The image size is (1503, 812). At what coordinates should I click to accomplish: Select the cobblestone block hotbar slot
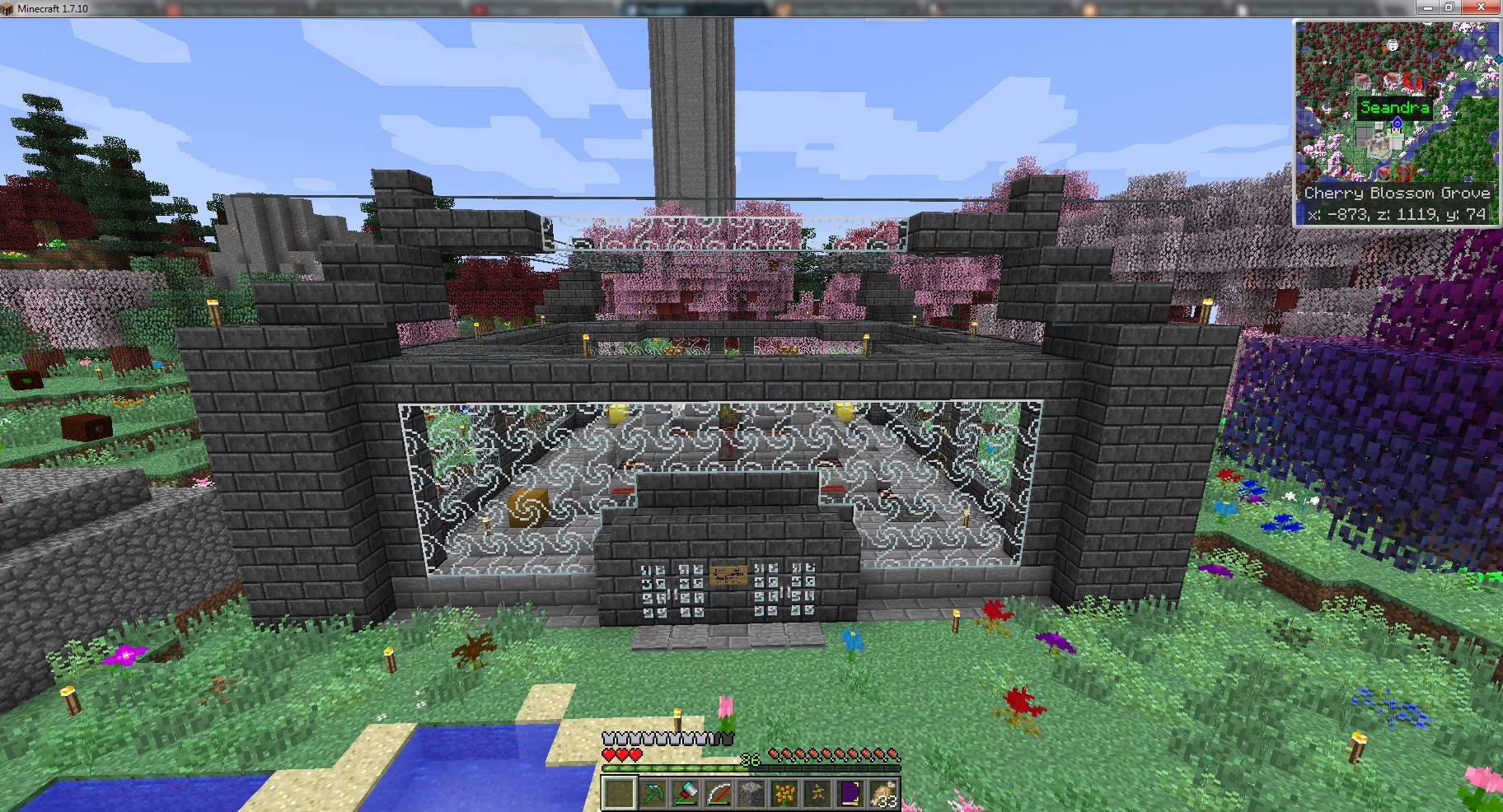(x=751, y=795)
